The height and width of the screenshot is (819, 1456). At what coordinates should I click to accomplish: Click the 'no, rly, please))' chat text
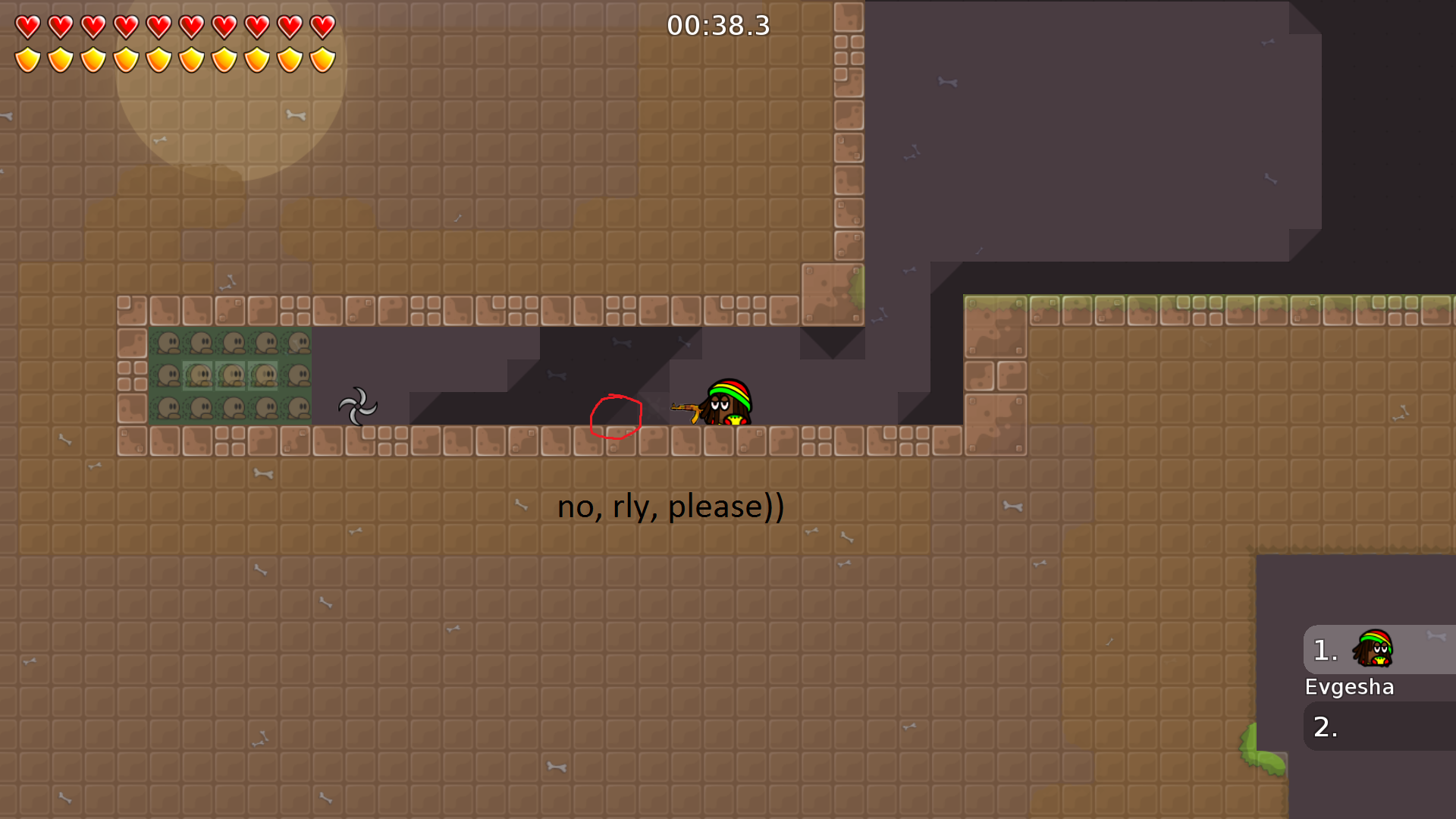pos(670,507)
